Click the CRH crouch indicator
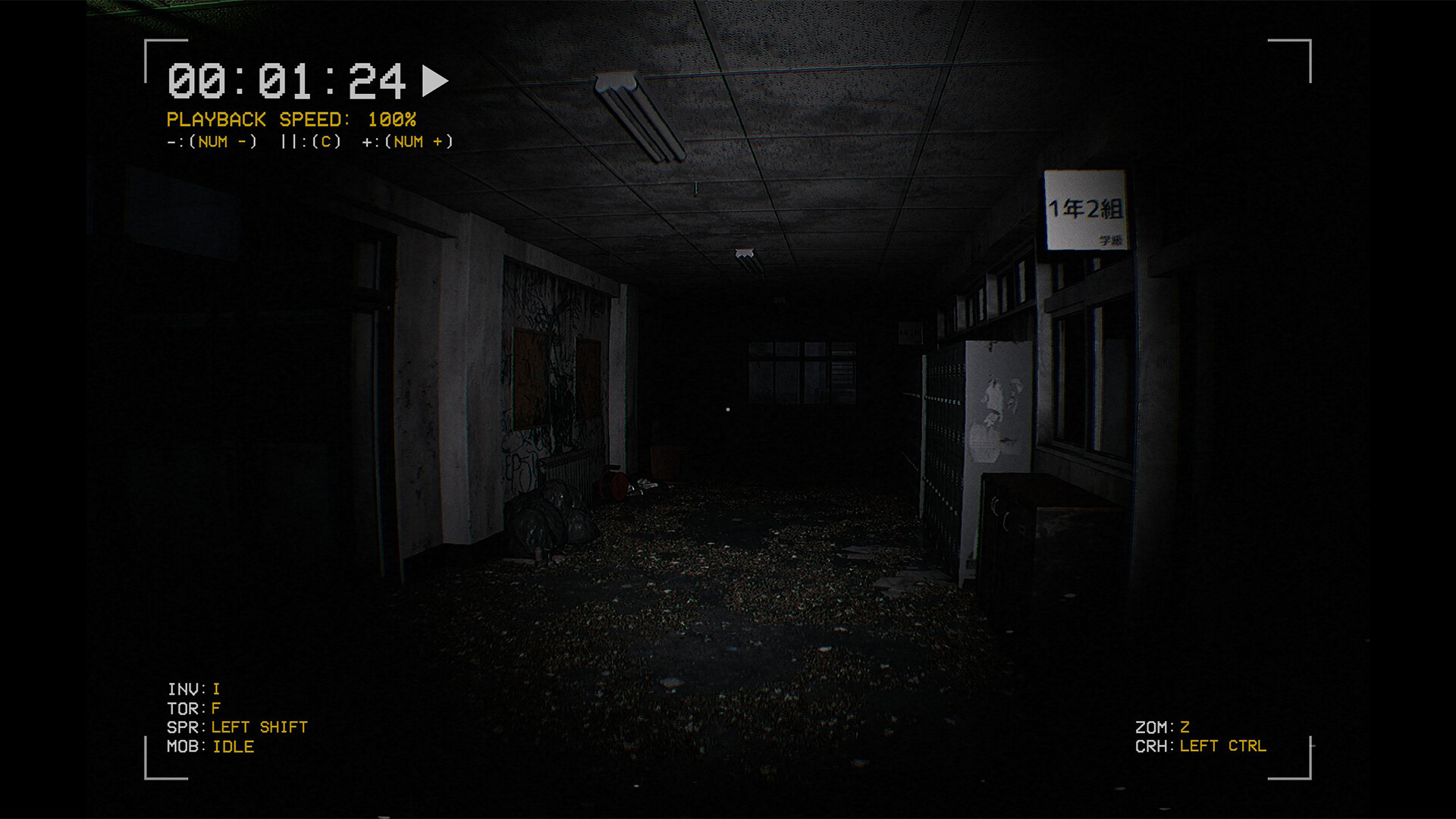Screen dimensions: 1456x819 (1156, 745)
